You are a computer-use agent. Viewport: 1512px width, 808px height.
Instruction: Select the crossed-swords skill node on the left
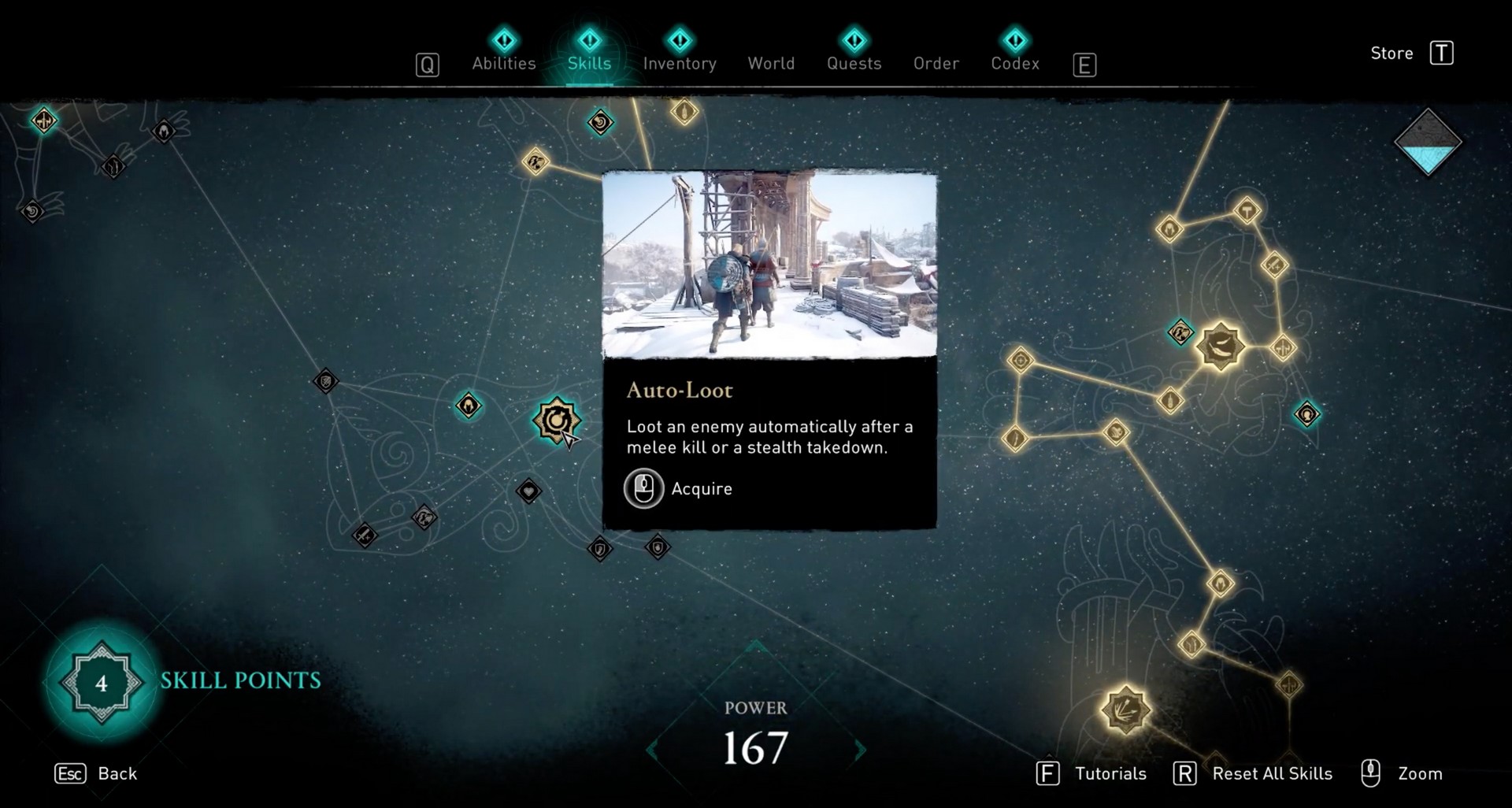(364, 536)
